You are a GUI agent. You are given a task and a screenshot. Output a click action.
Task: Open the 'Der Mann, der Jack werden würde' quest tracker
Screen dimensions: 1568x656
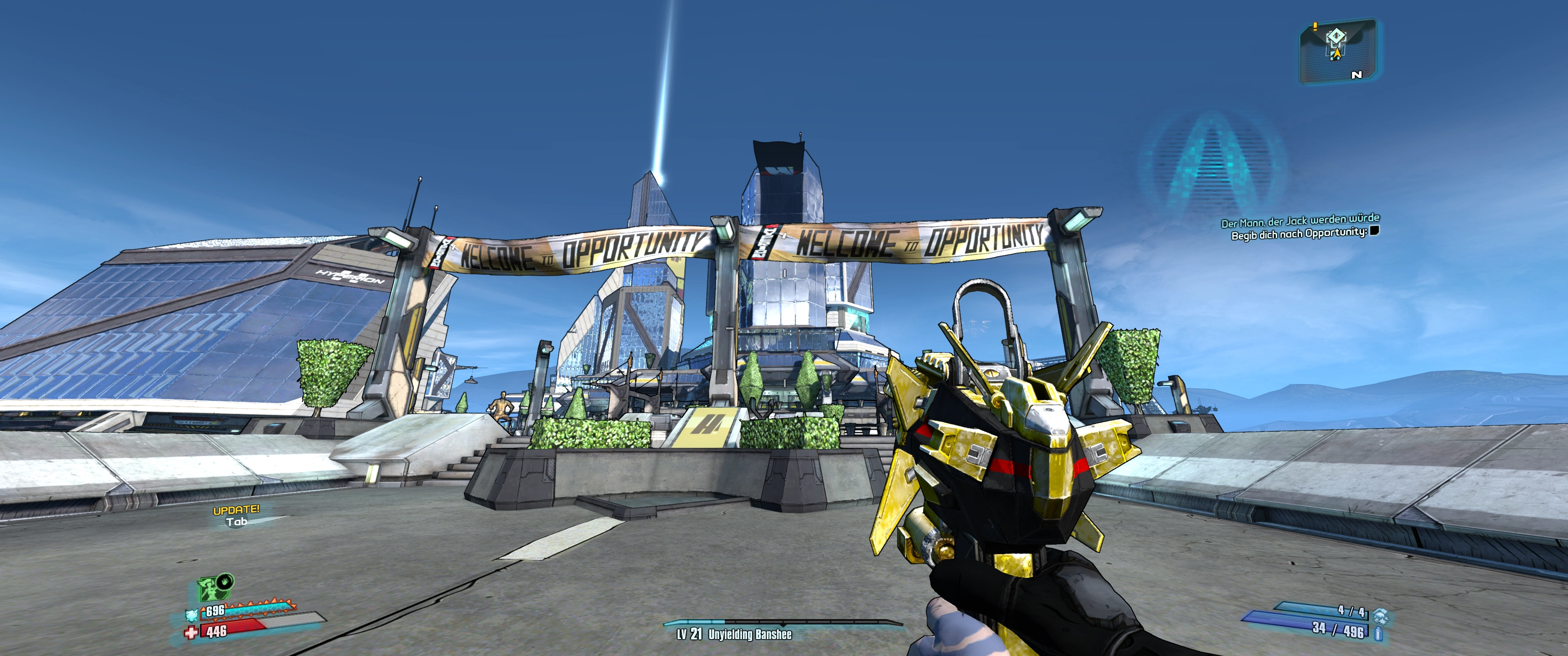pyautogui.click(x=1300, y=220)
